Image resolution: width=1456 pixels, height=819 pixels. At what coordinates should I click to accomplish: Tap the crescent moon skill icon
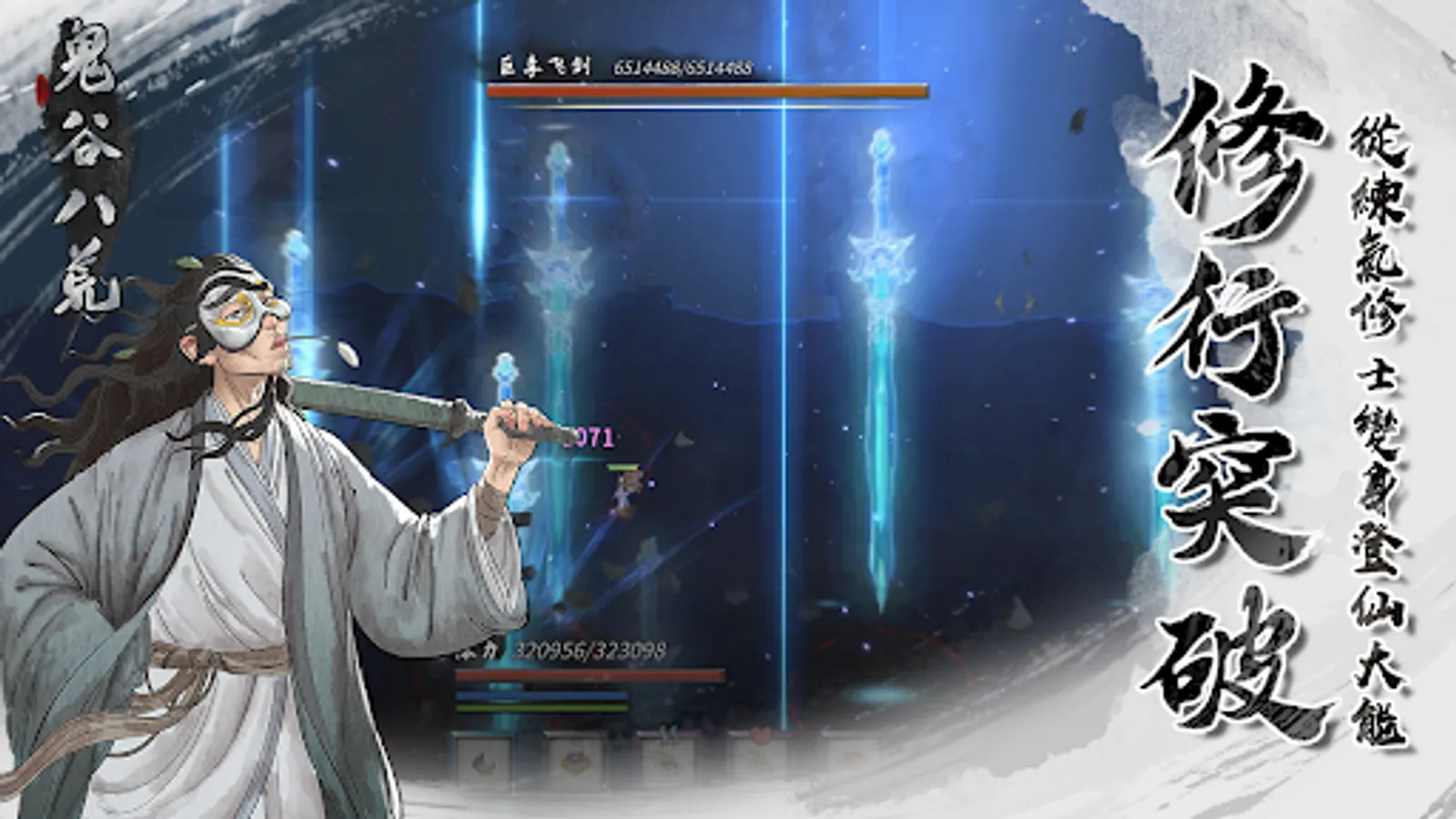(x=484, y=763)
